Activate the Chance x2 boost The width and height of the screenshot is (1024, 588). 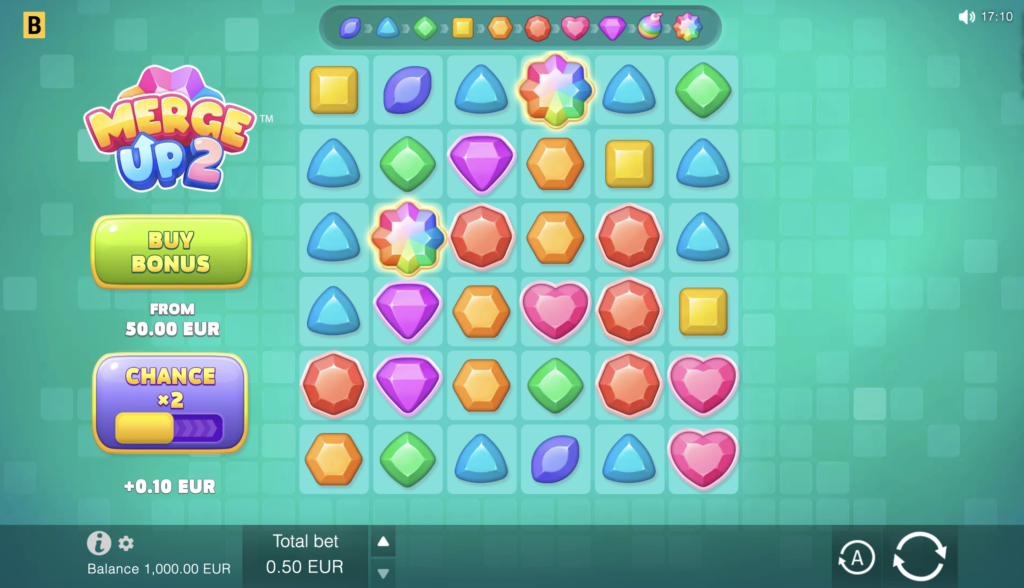[x=170, y=402]
